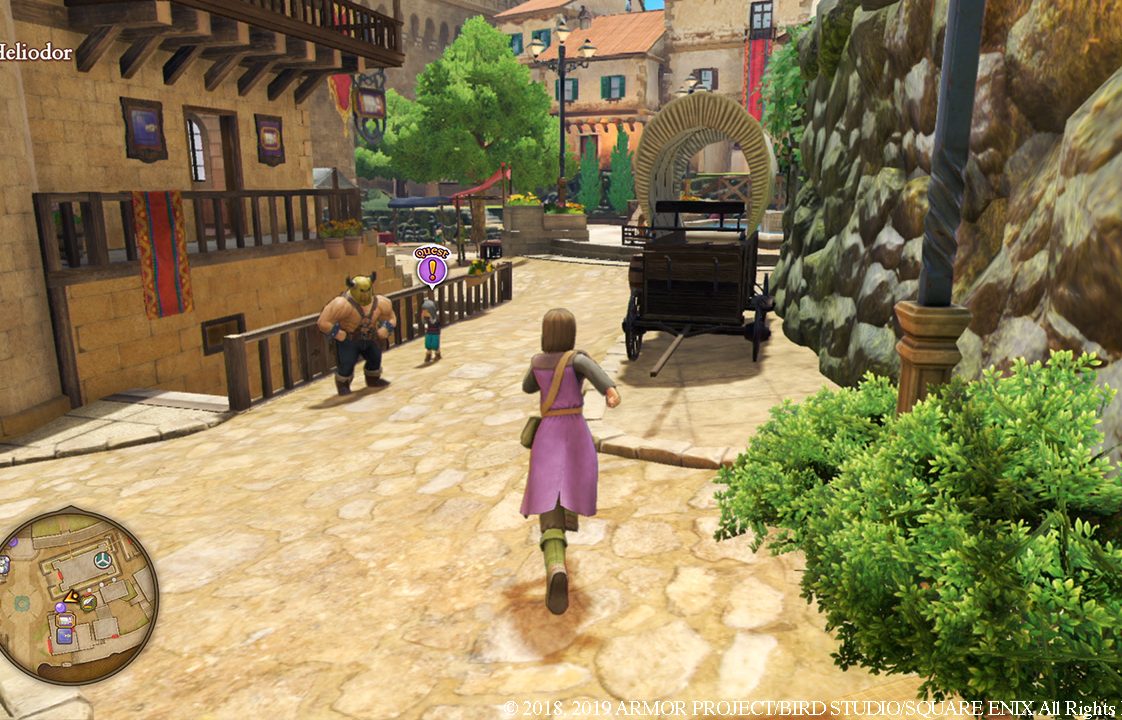Click the purple Quest exclamation marker
1122x720 pixels.
tap(432, 268)
